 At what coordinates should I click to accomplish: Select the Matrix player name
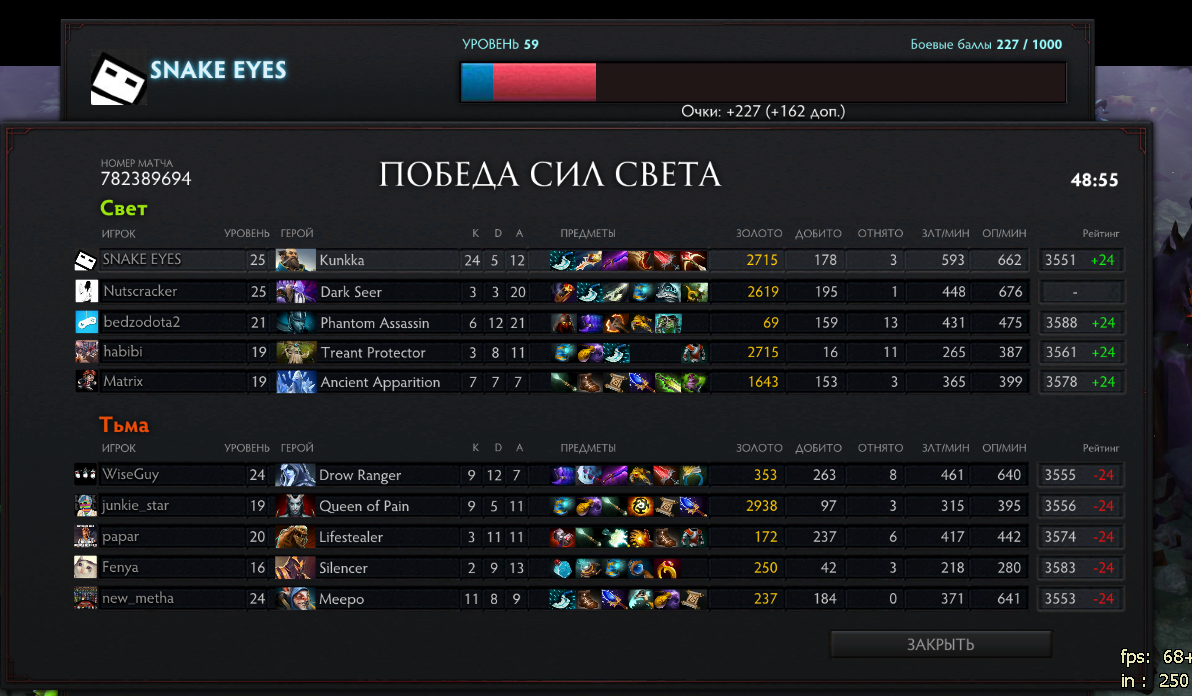(123, 381)
